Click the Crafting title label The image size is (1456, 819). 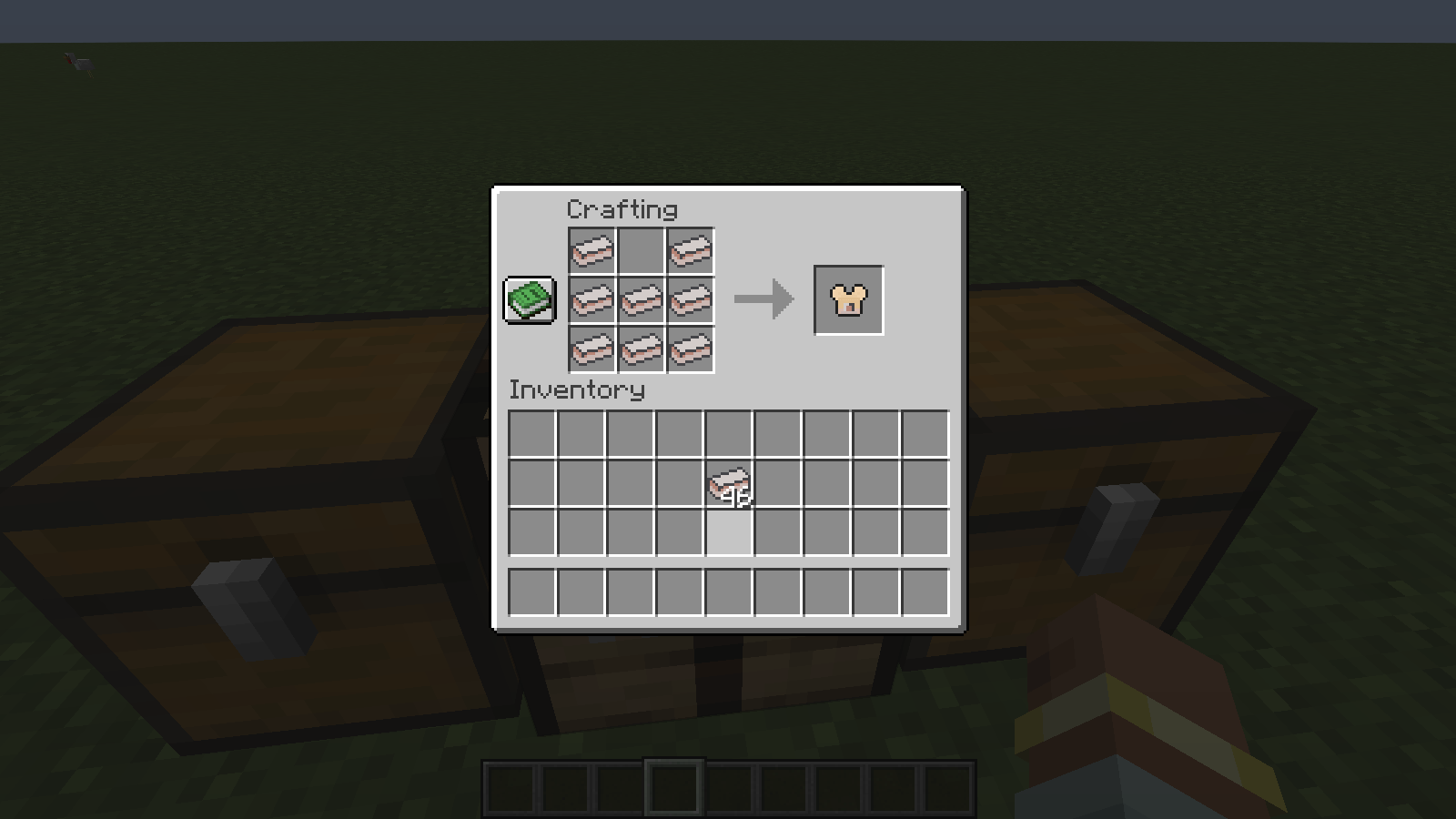coord(622,208)
